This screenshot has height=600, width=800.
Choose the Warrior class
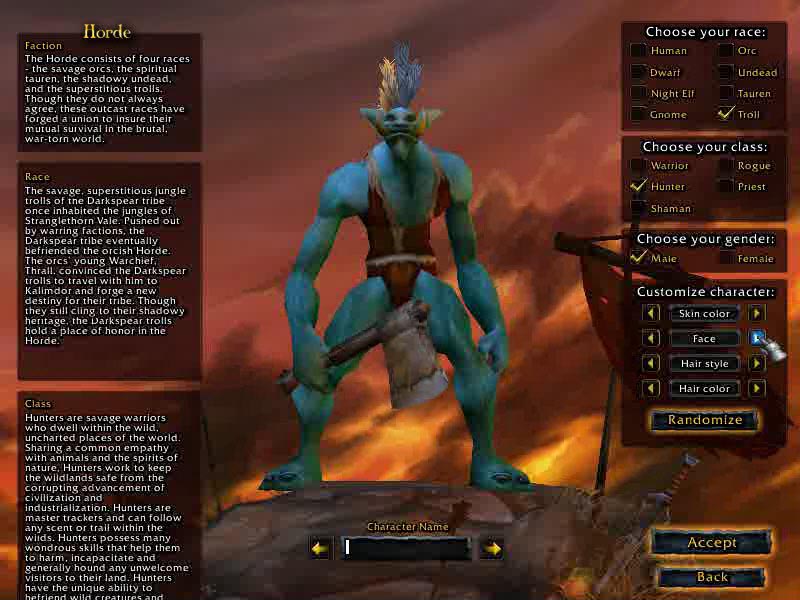[x=638, y=165]
